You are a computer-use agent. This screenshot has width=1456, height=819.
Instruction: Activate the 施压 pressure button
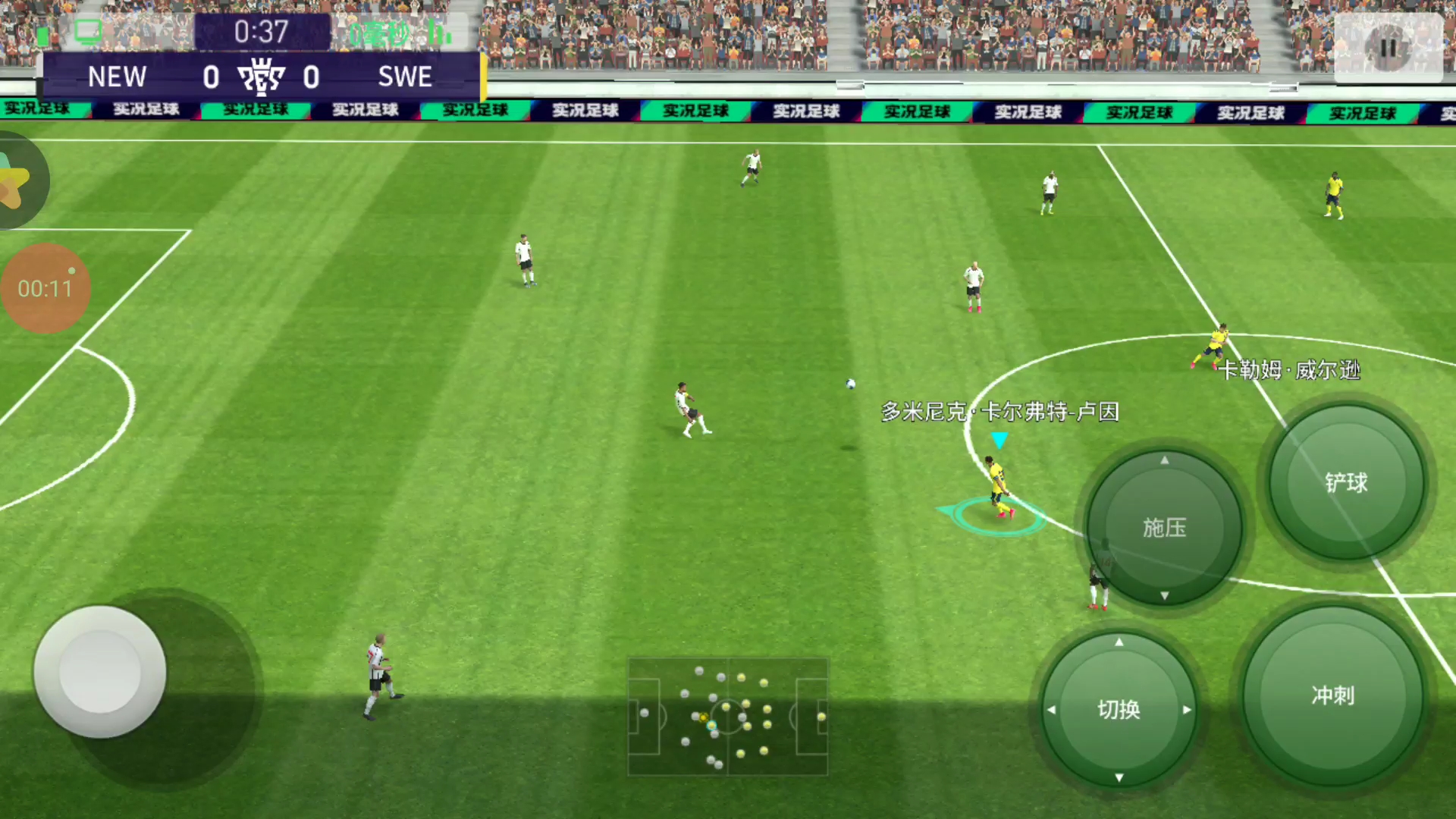(x=1164, y=528)
